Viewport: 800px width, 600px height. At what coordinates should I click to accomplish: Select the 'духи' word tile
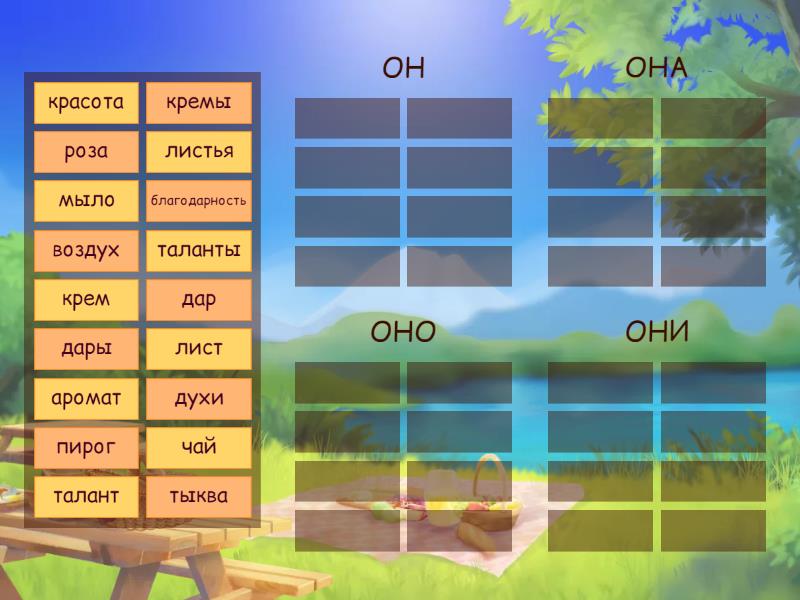pos(199,399)
